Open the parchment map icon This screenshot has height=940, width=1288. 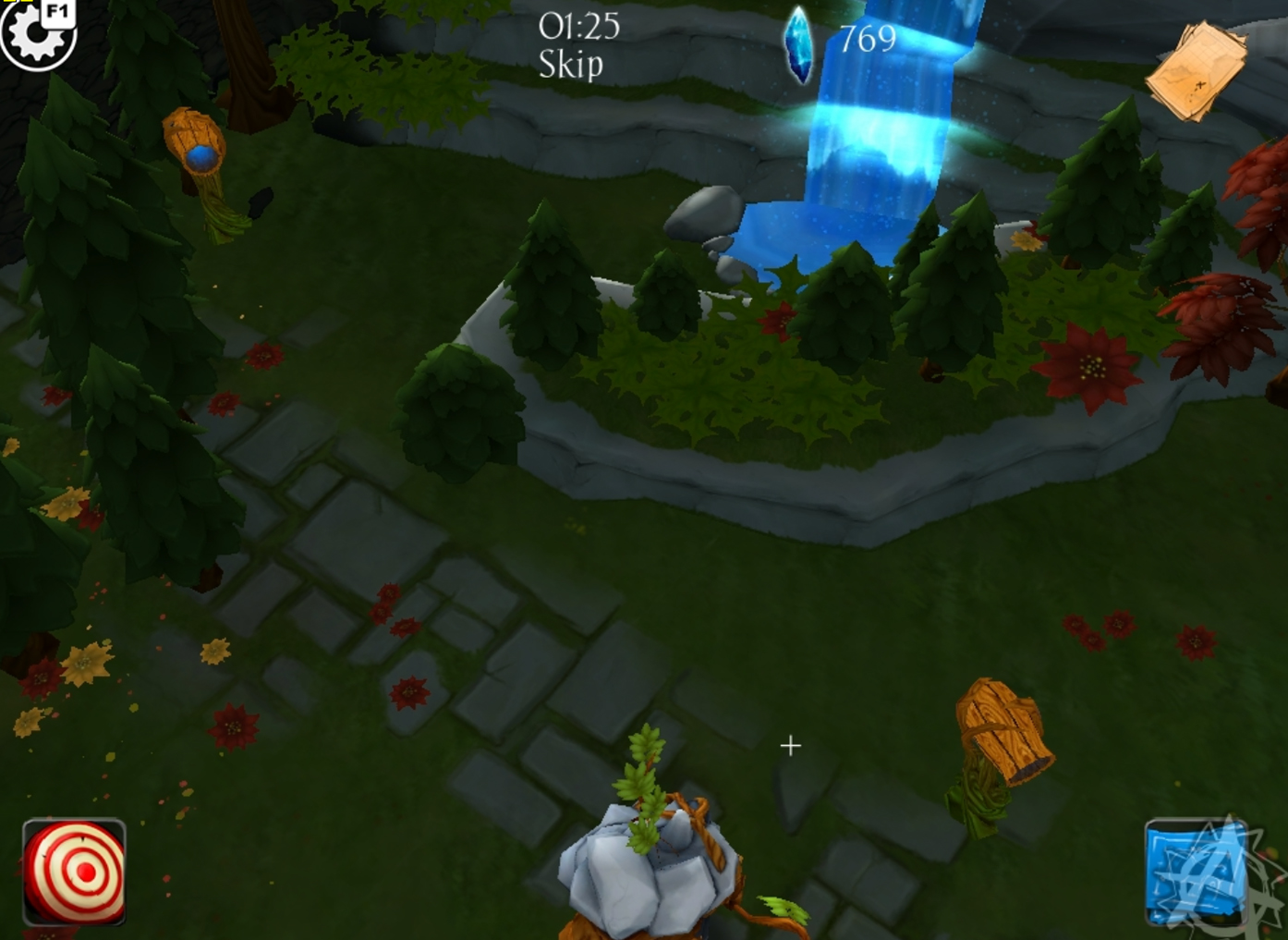coord(1197,71)
